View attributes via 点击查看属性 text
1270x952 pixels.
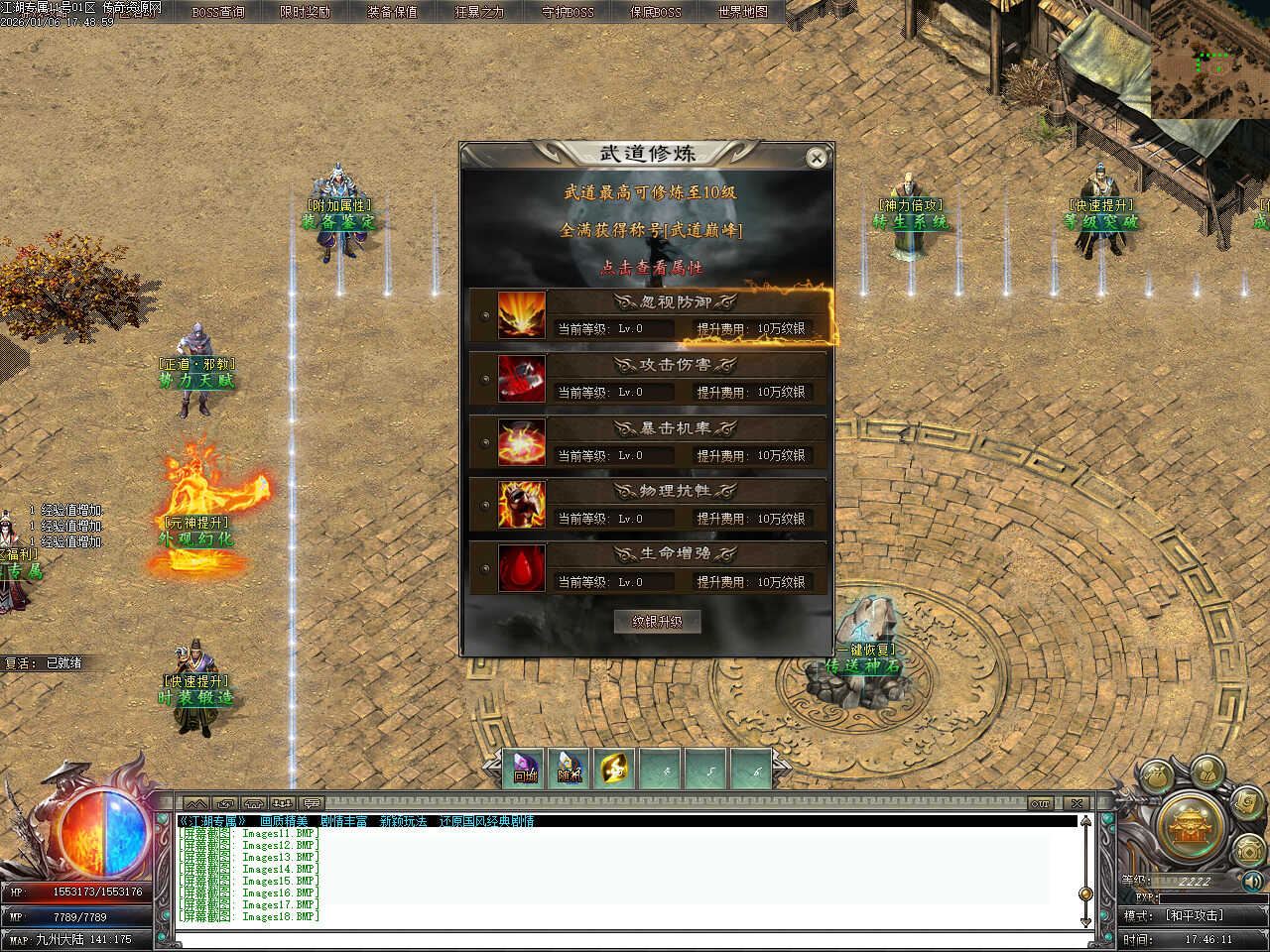tap(650, 268)
